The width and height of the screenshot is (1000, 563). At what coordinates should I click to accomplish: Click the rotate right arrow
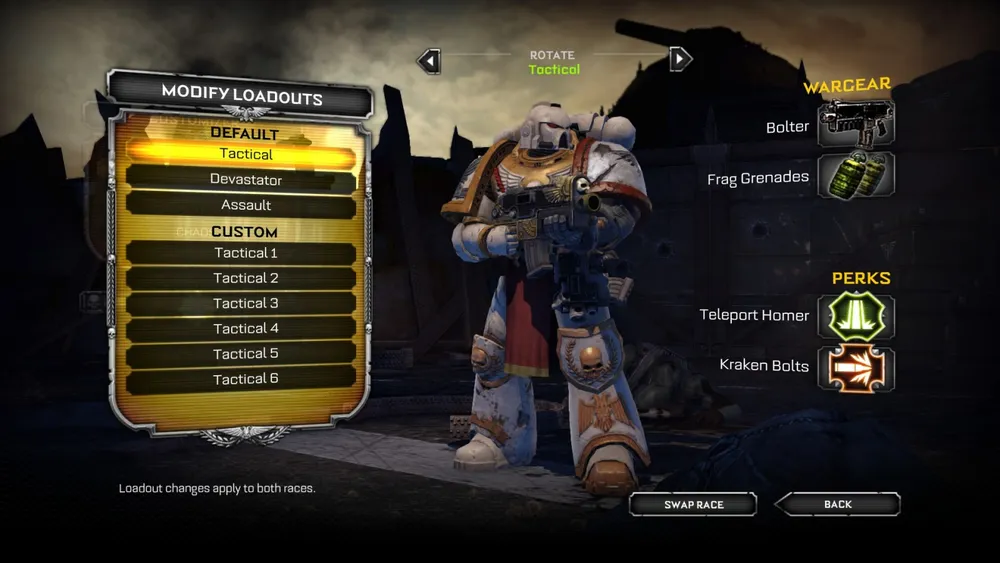(680, 59)
